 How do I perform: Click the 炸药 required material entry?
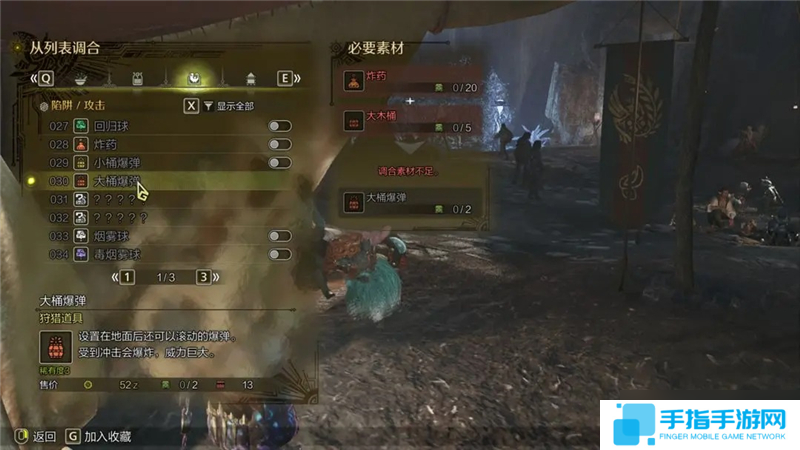point(410,81)
